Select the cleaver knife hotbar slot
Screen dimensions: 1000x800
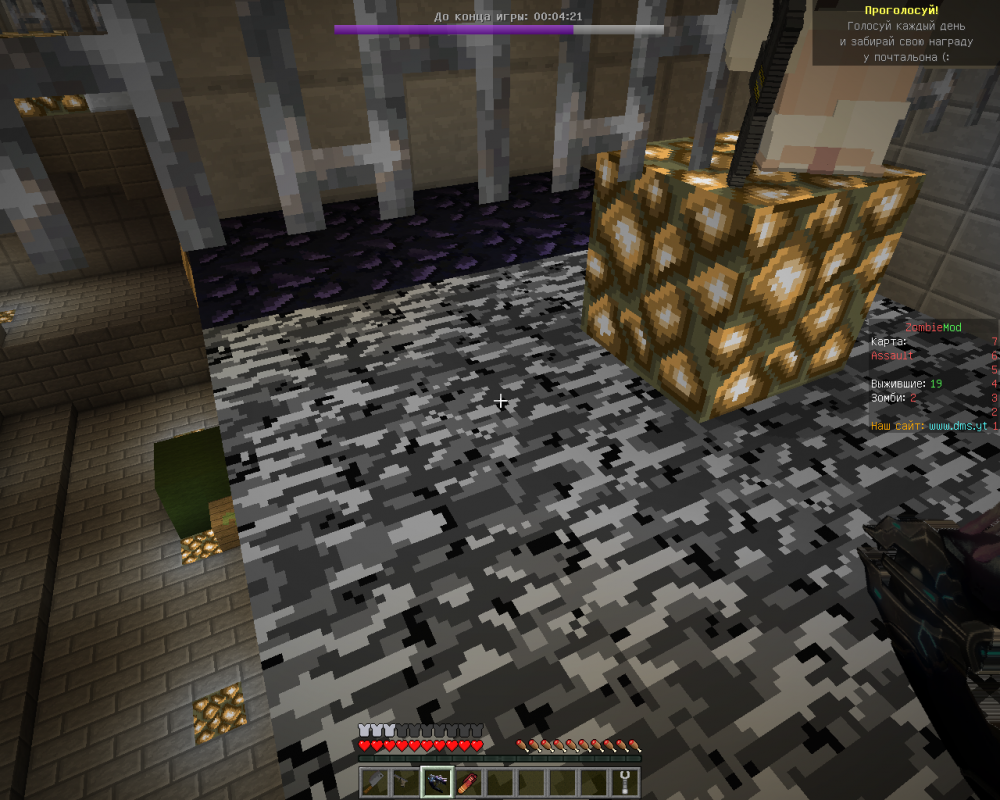tap(374, 783)
